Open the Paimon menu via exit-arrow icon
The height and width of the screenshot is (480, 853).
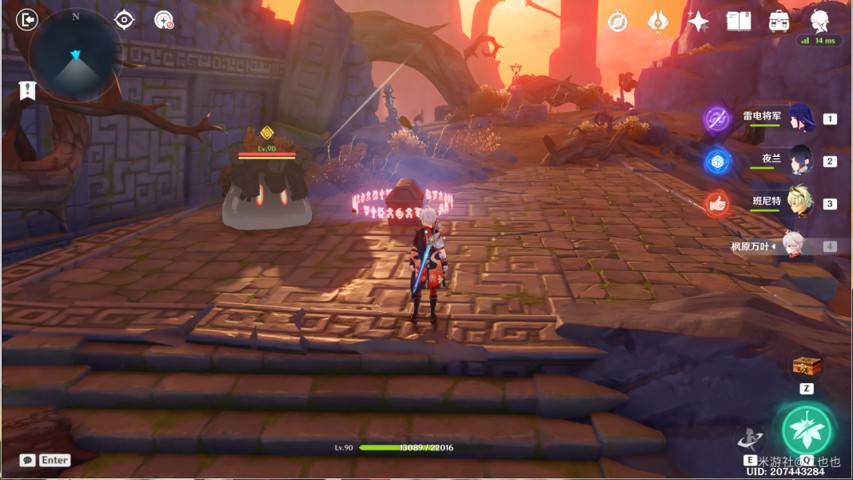pos(27,19)
